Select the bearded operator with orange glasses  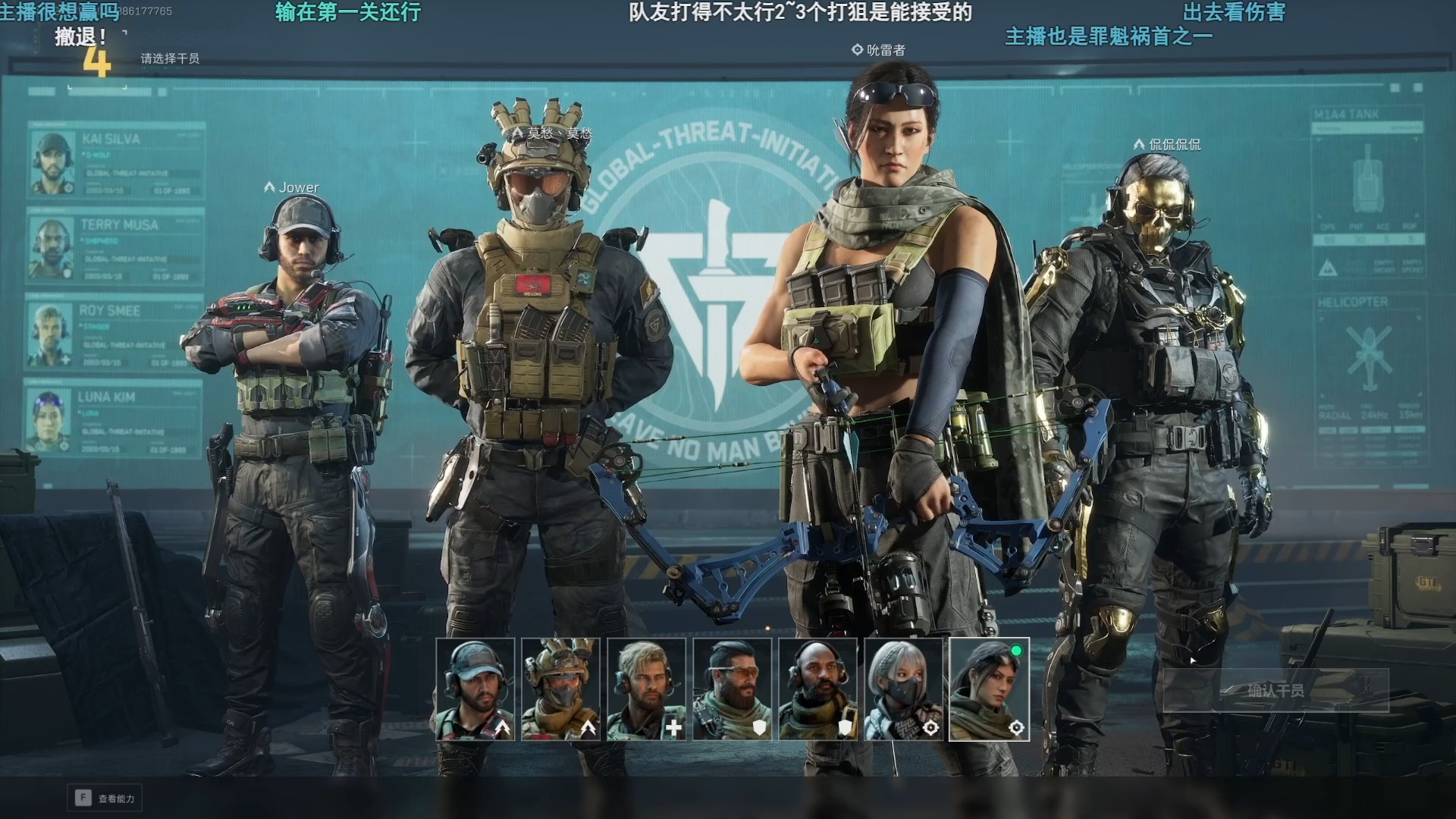(733, 689)
